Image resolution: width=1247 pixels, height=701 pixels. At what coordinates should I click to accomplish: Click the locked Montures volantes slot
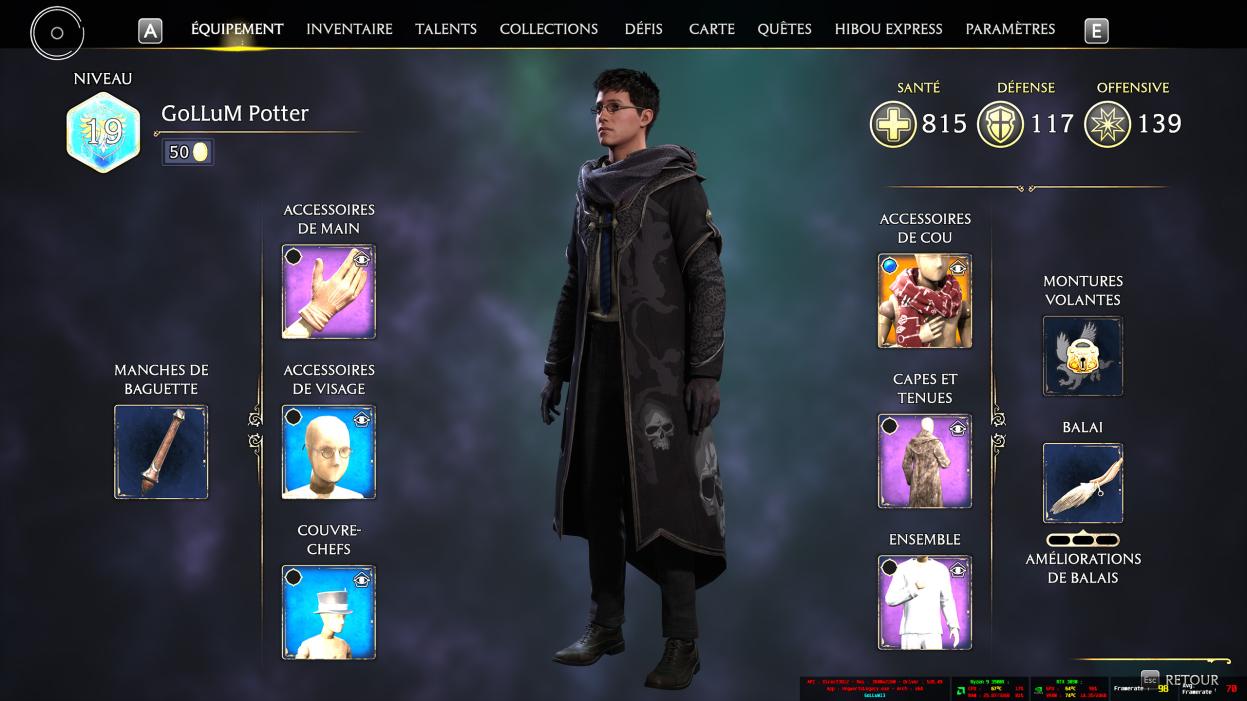coord(1083,356)
